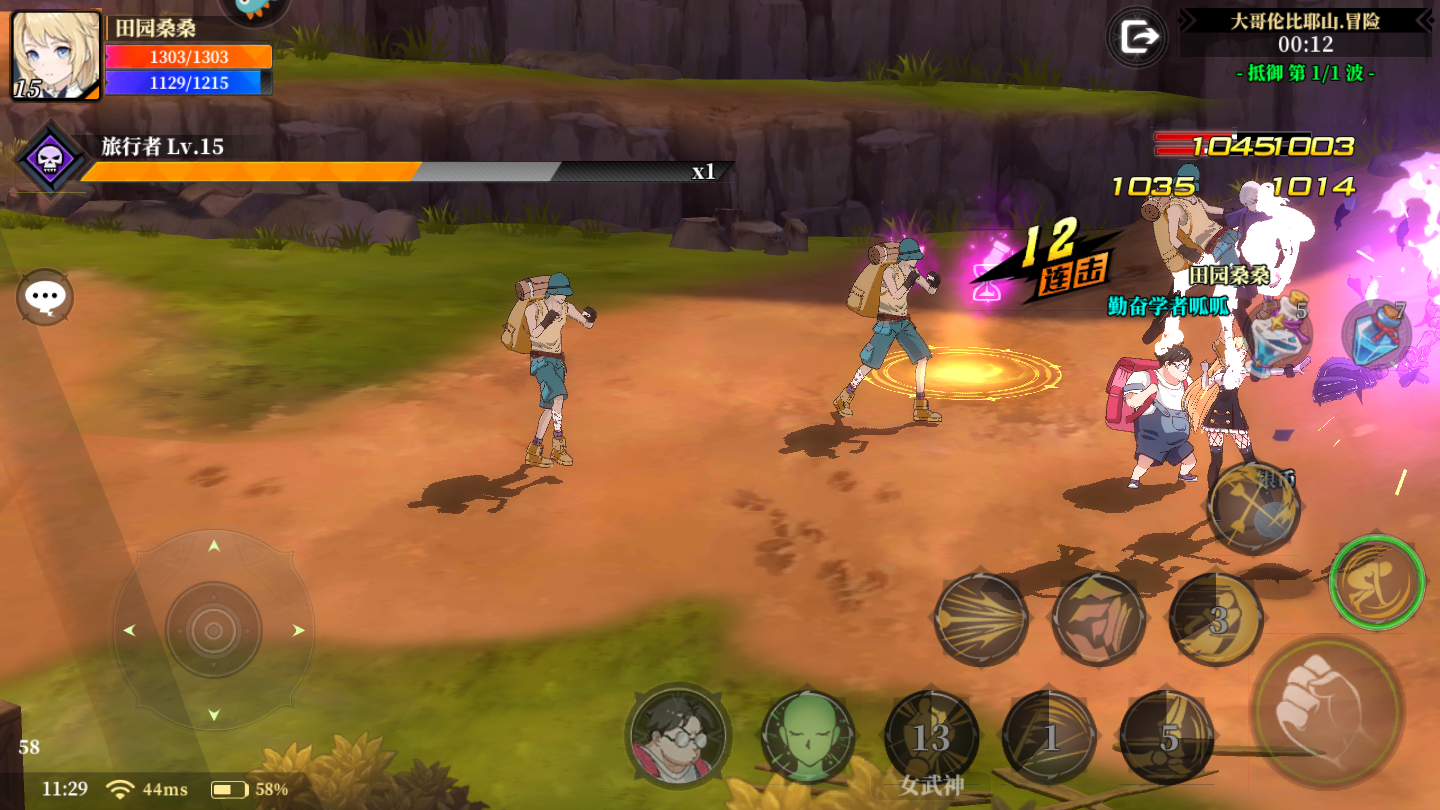Tap the joystick's right arrow

point(298,630)
